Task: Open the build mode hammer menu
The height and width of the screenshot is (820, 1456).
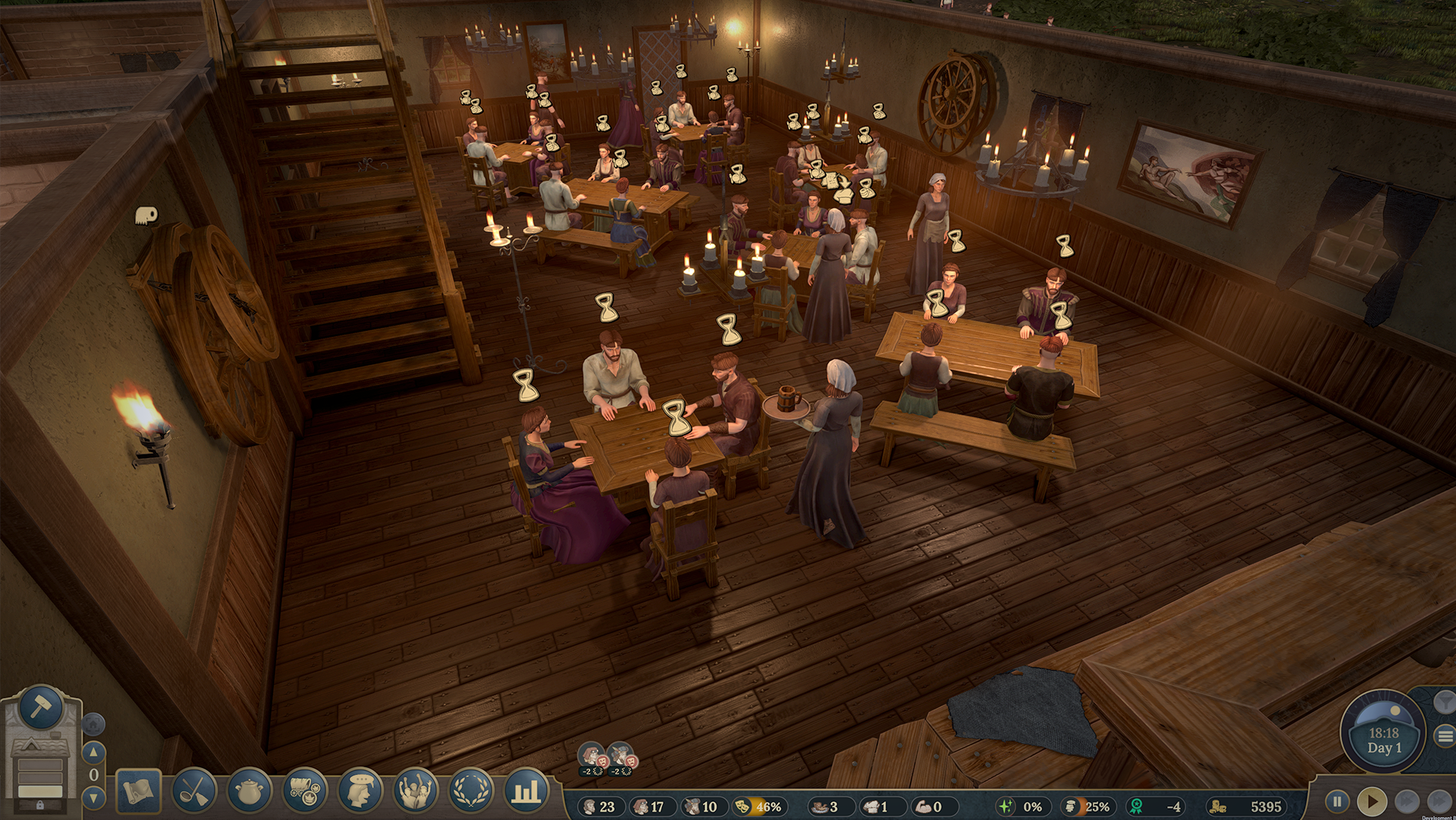Action: click(42, 711)
